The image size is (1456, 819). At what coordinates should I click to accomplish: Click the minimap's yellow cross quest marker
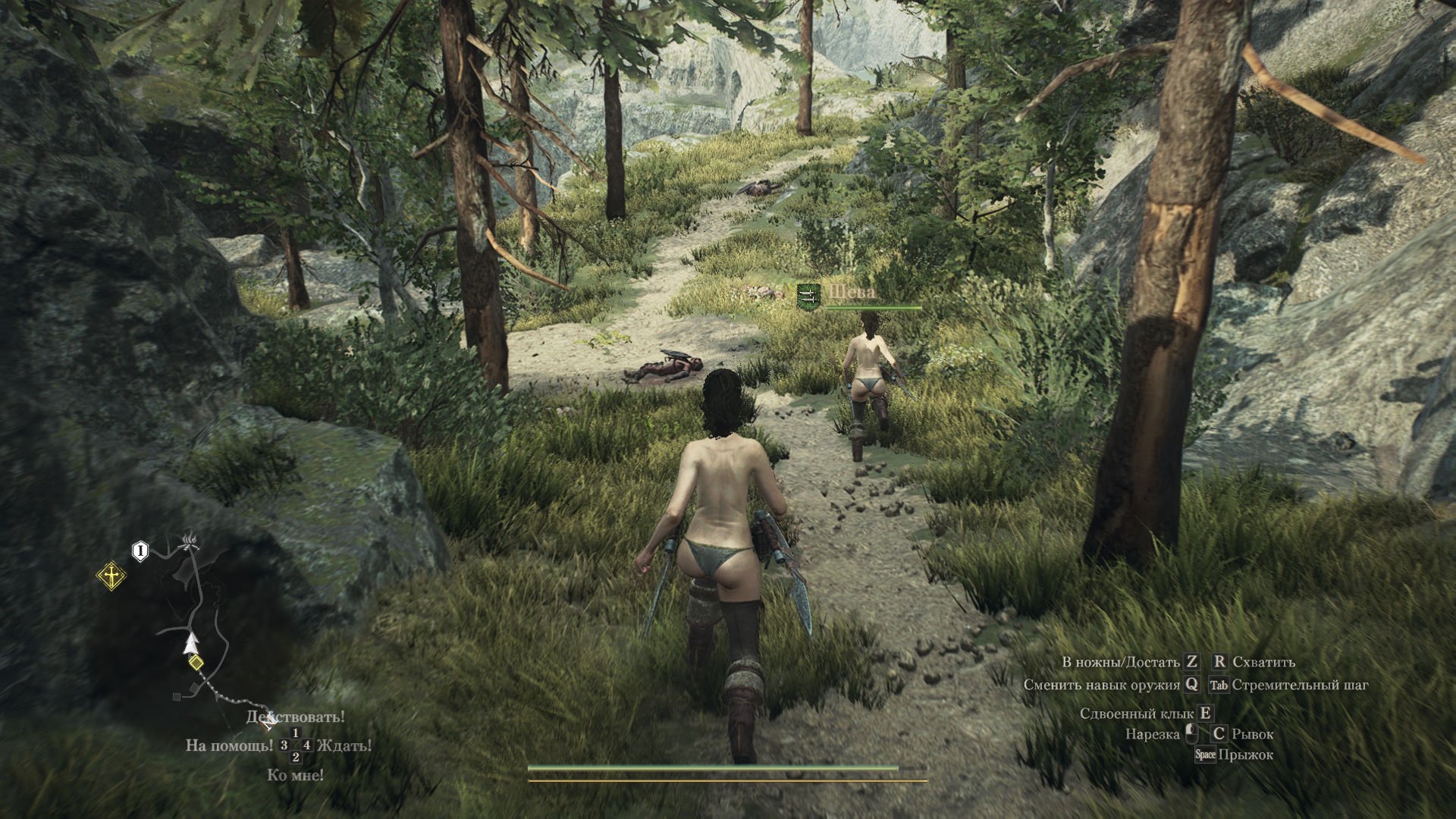[x=111, y=576]
